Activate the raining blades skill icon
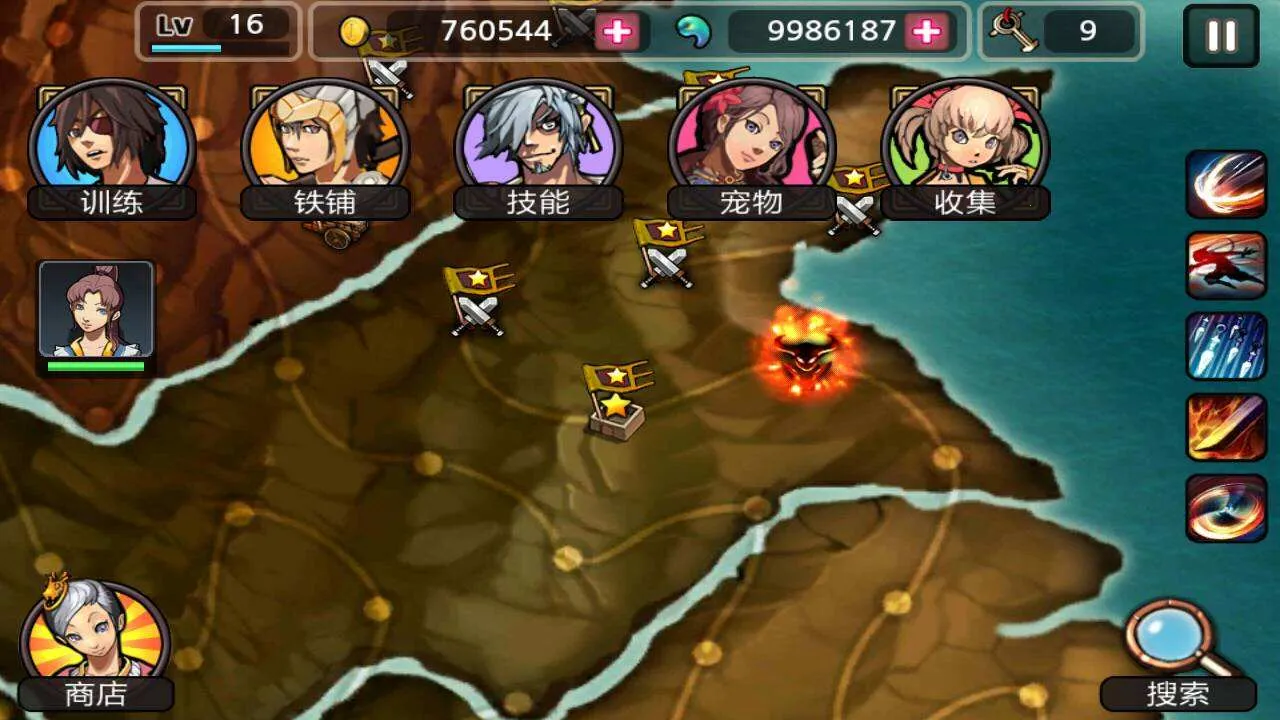The height and width of the screenshot is (720, 1280). [1226, 346]
